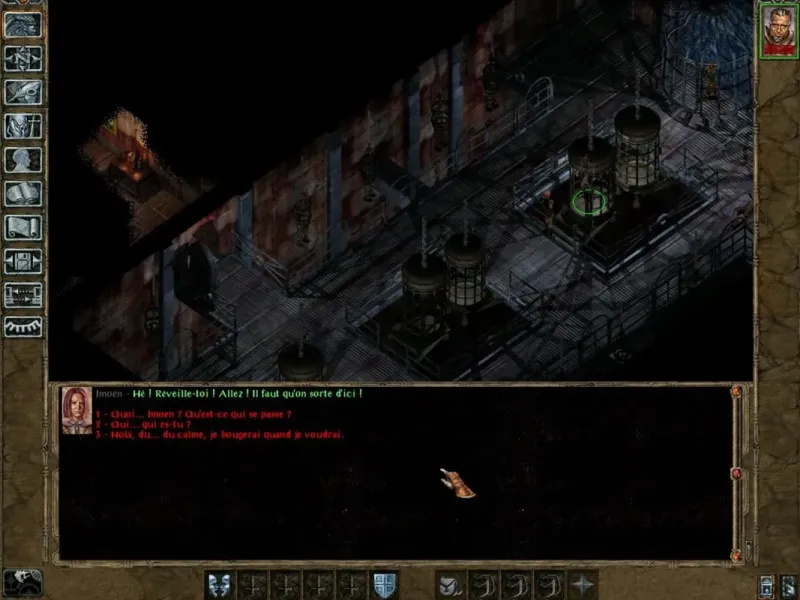This screenshot has height=600, width=800.
Task: Open the character record via the head-profile button
Action: coord(23,160)
